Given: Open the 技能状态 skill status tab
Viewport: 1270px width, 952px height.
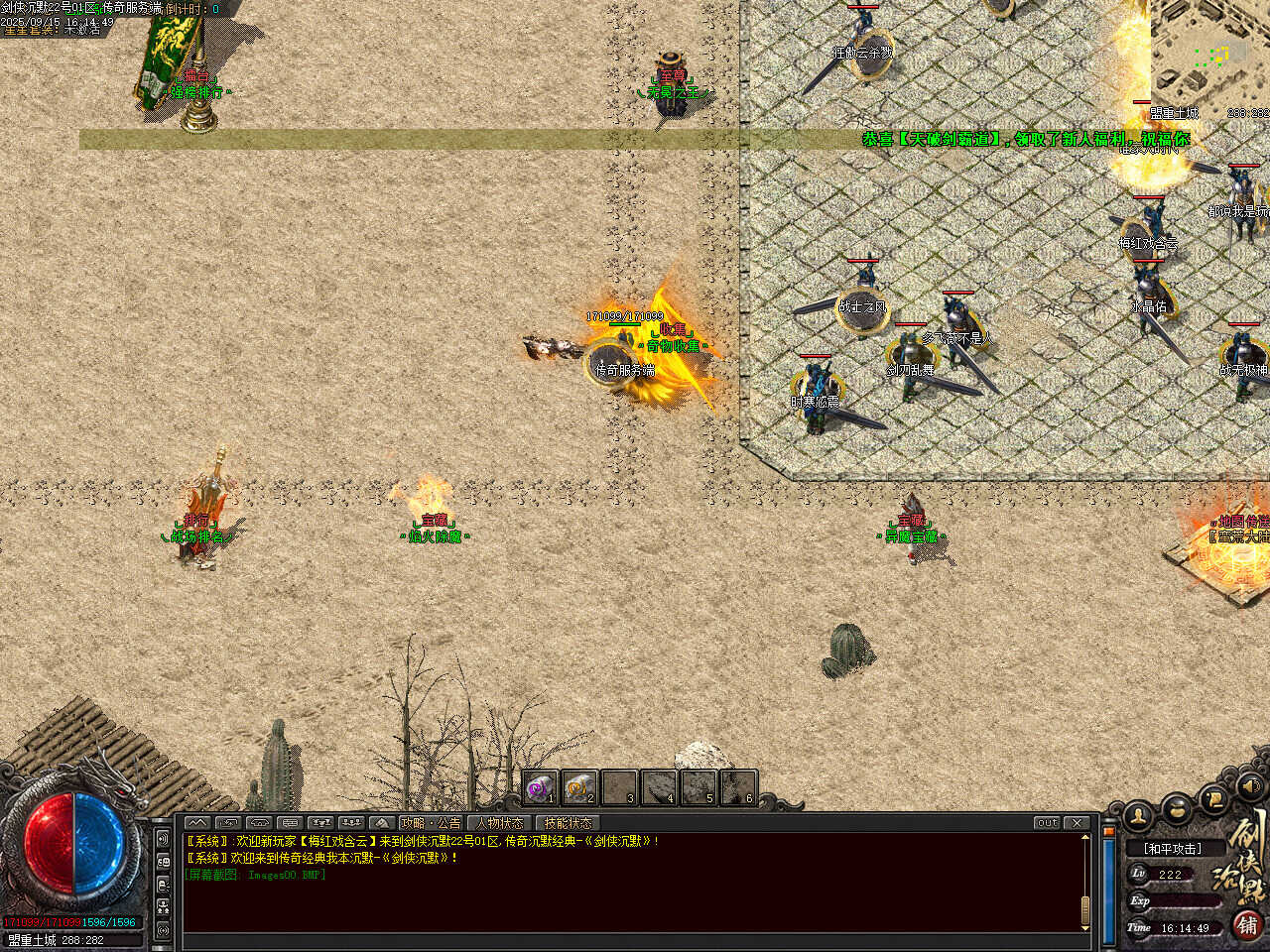Looking at the screenshot, I should click(568, 823).
